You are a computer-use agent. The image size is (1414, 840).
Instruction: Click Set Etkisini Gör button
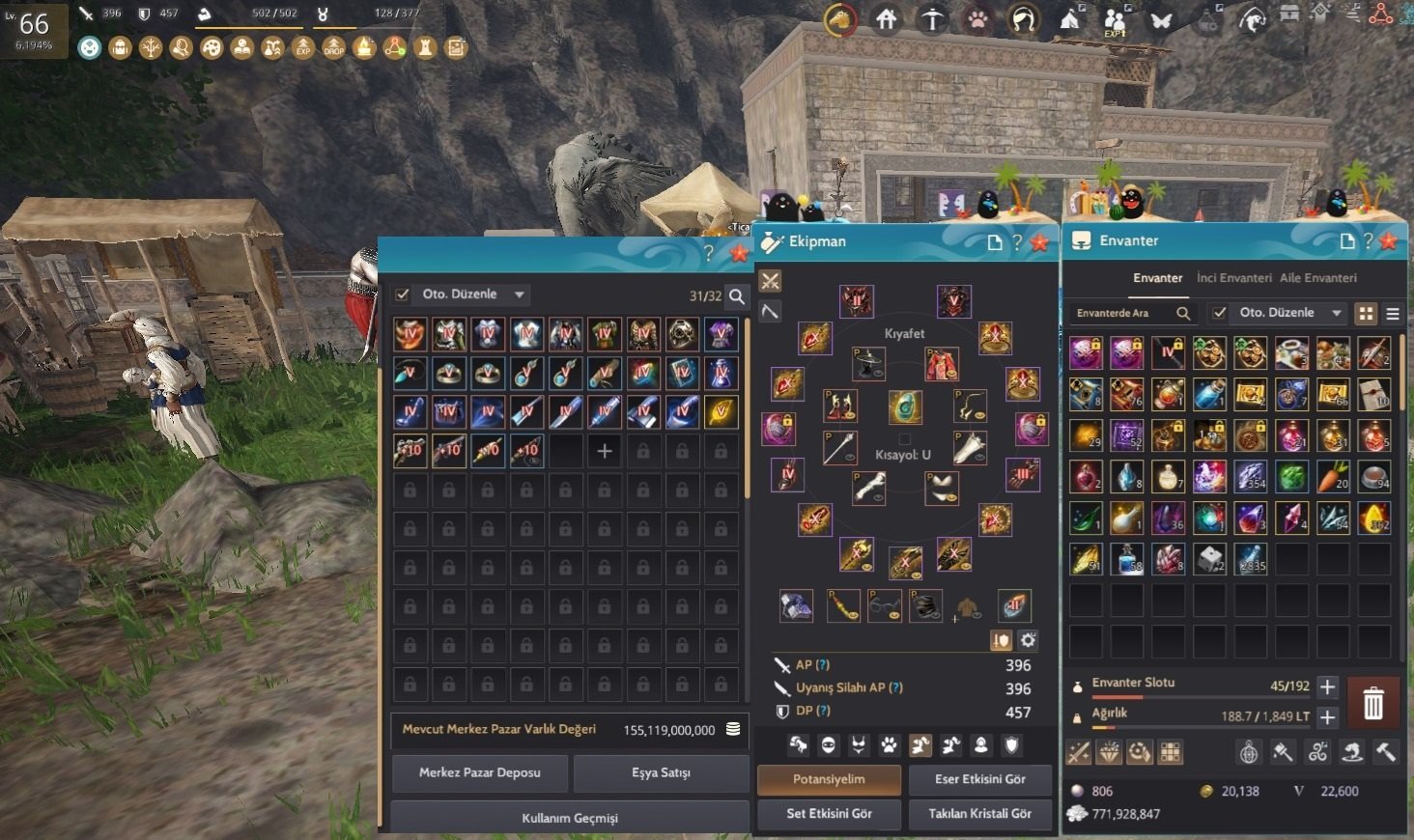829,814
